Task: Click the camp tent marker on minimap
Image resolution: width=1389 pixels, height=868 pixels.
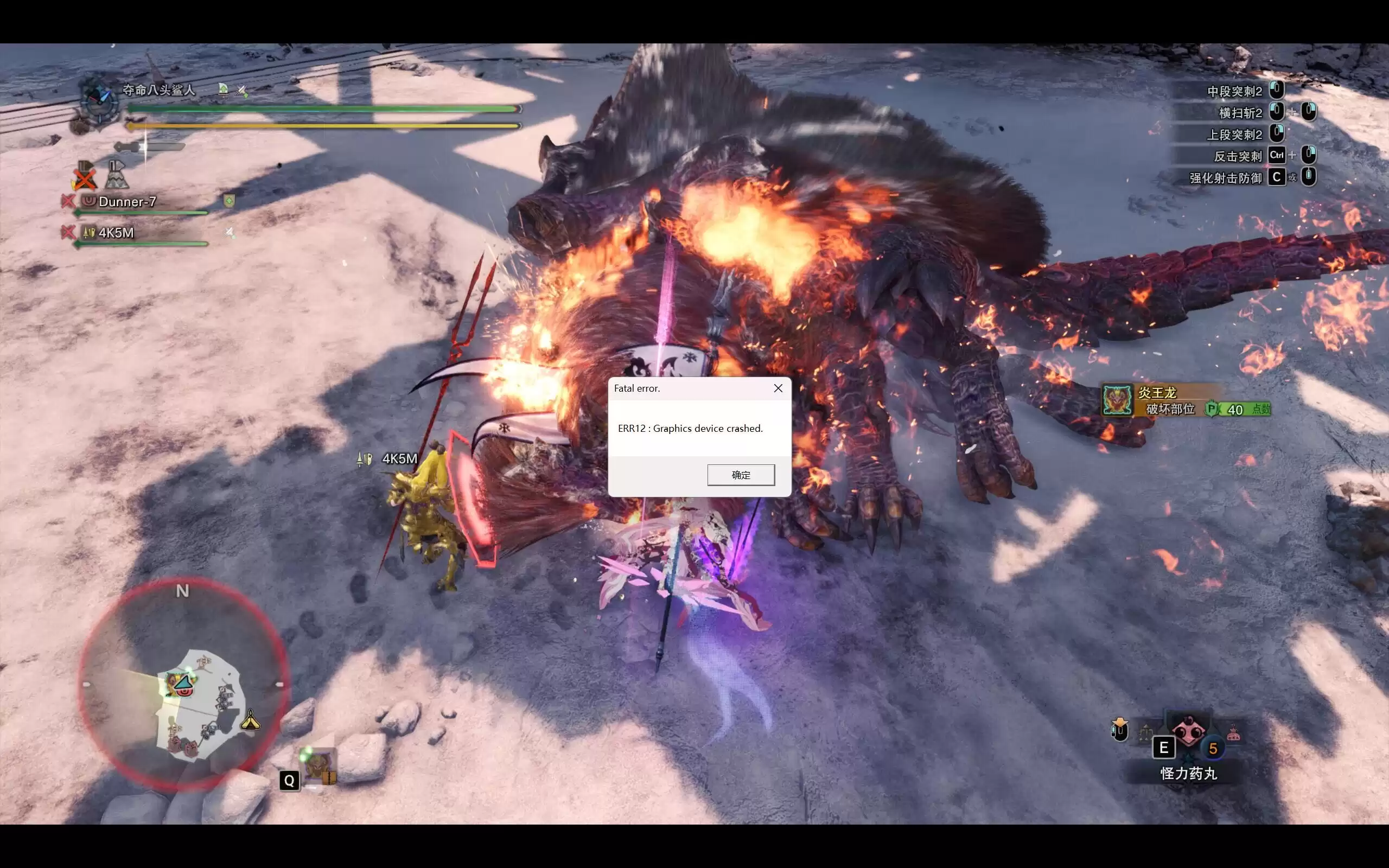Action: 250,720
